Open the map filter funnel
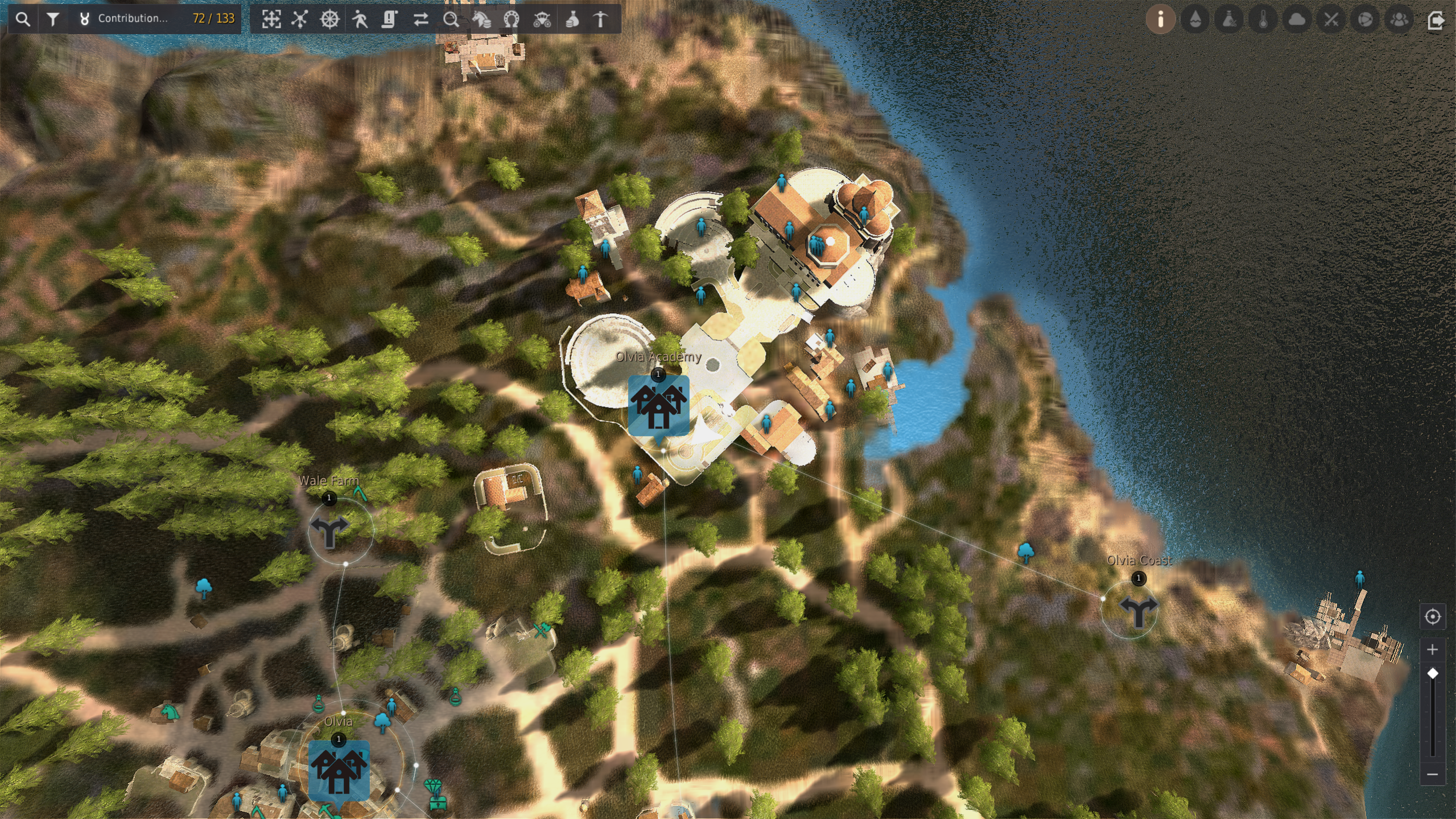1456x819 pixels. pos(53,19)
